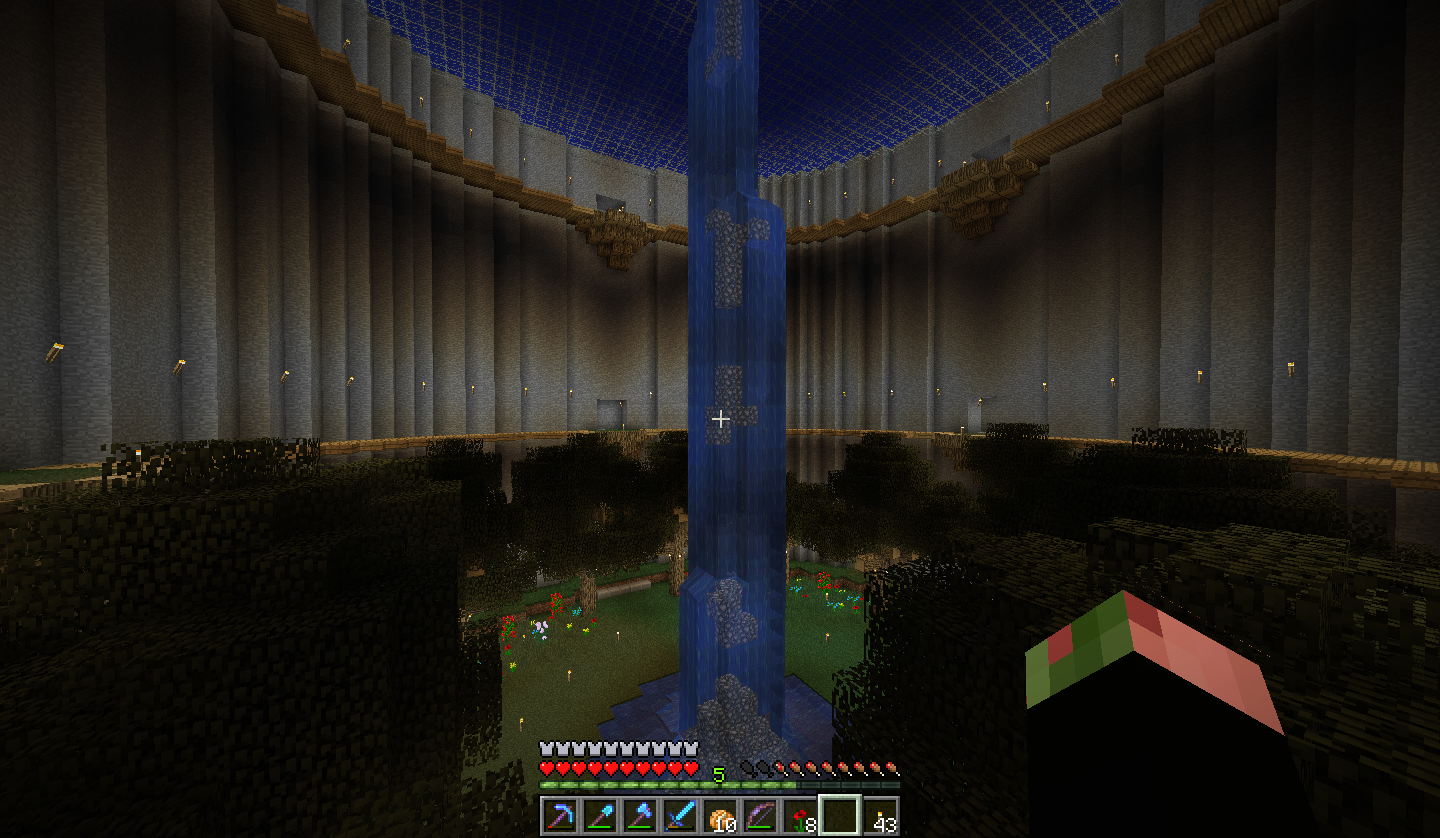Select the bread stack of 10
This screenshot has width=1440, height=838.
720,815
